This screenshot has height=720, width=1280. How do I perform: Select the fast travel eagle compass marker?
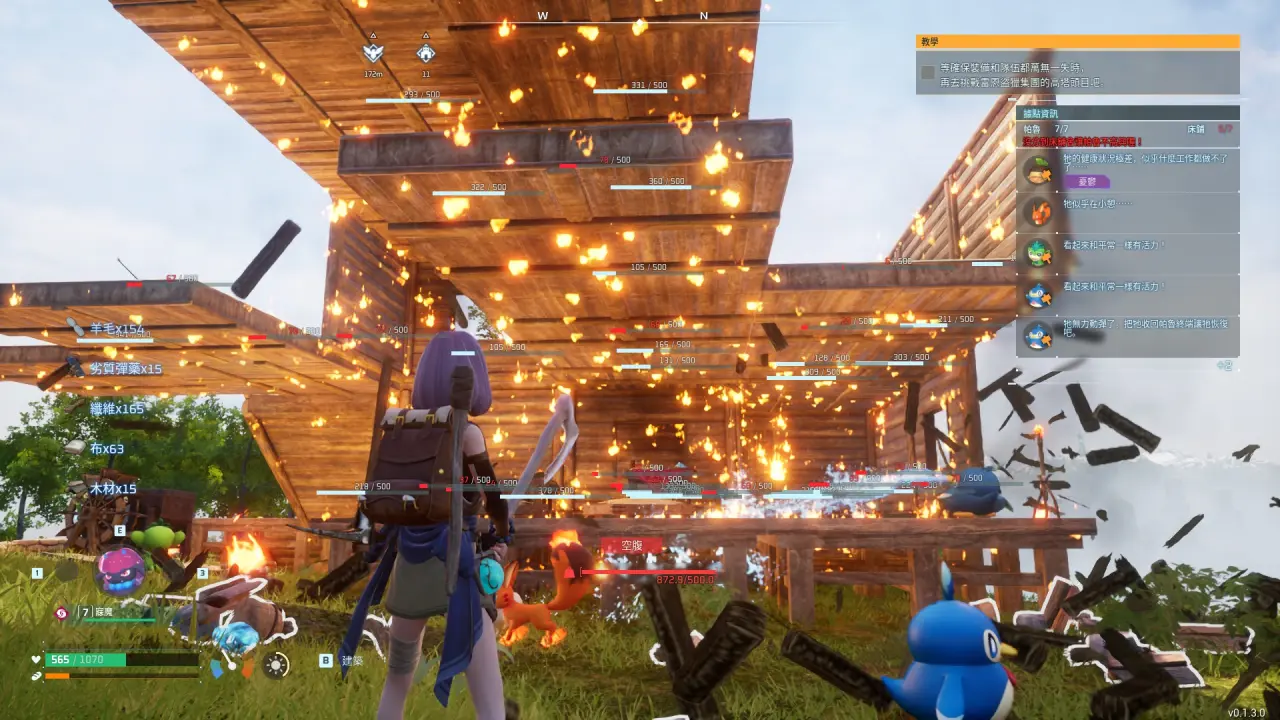[x=373, y=54]
